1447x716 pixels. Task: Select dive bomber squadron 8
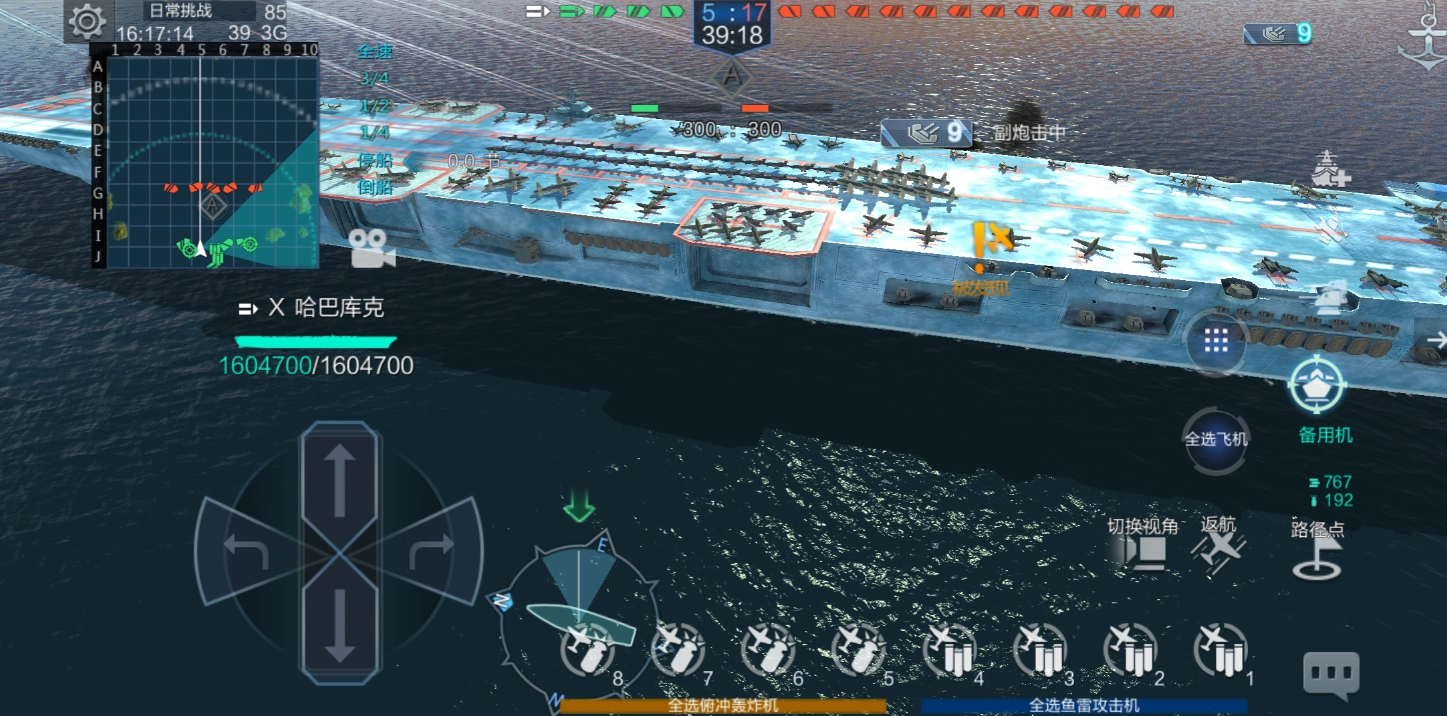click(x=588, y=651)
